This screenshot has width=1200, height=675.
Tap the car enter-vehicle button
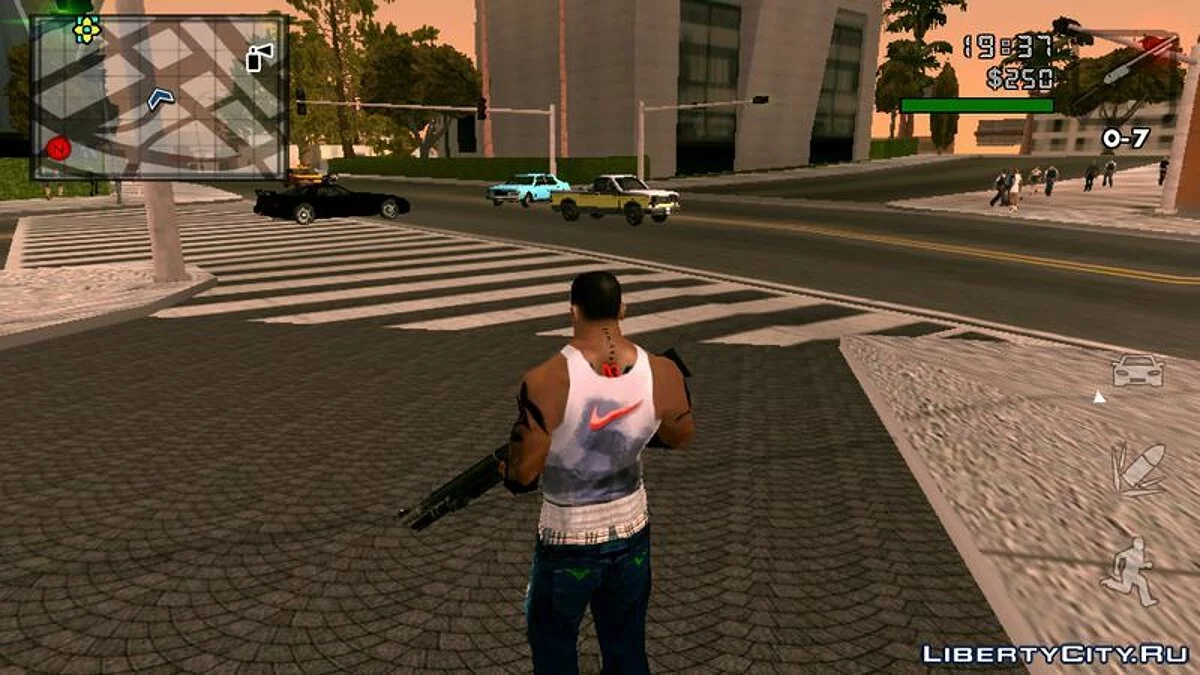[1138, 371]
